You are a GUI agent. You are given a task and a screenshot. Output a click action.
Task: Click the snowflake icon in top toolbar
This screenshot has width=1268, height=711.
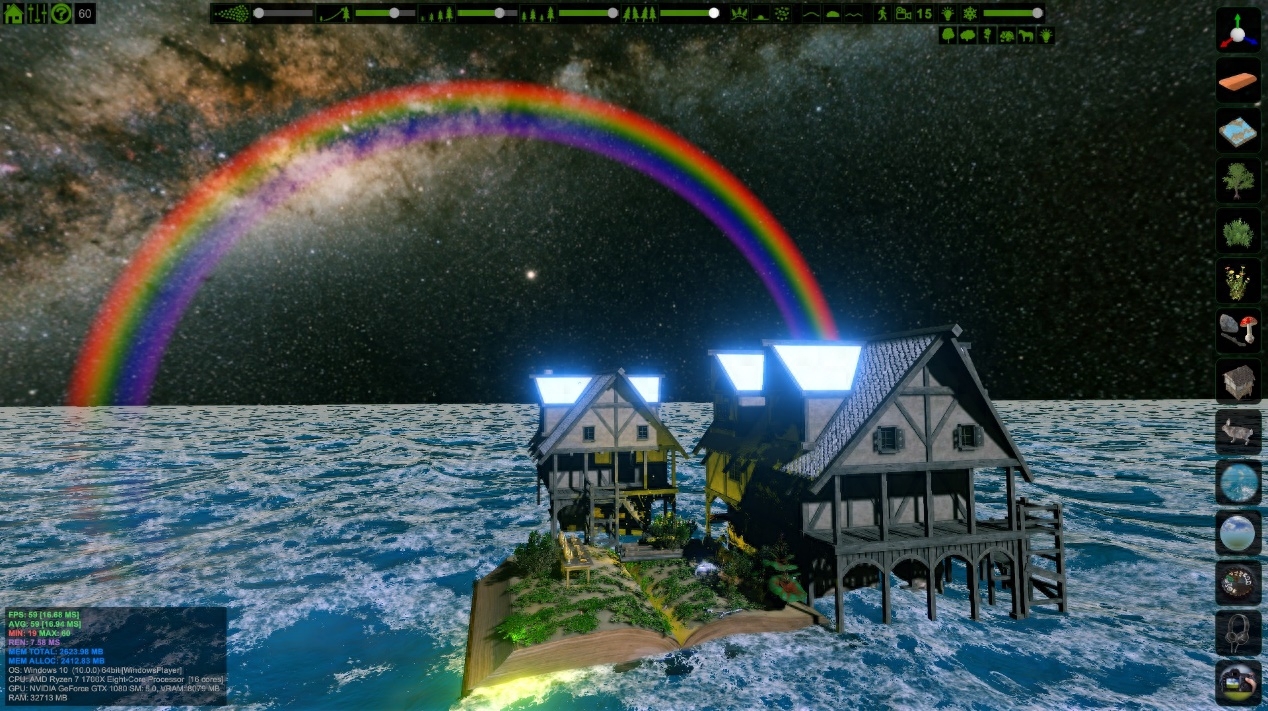[x=969, y=14]
